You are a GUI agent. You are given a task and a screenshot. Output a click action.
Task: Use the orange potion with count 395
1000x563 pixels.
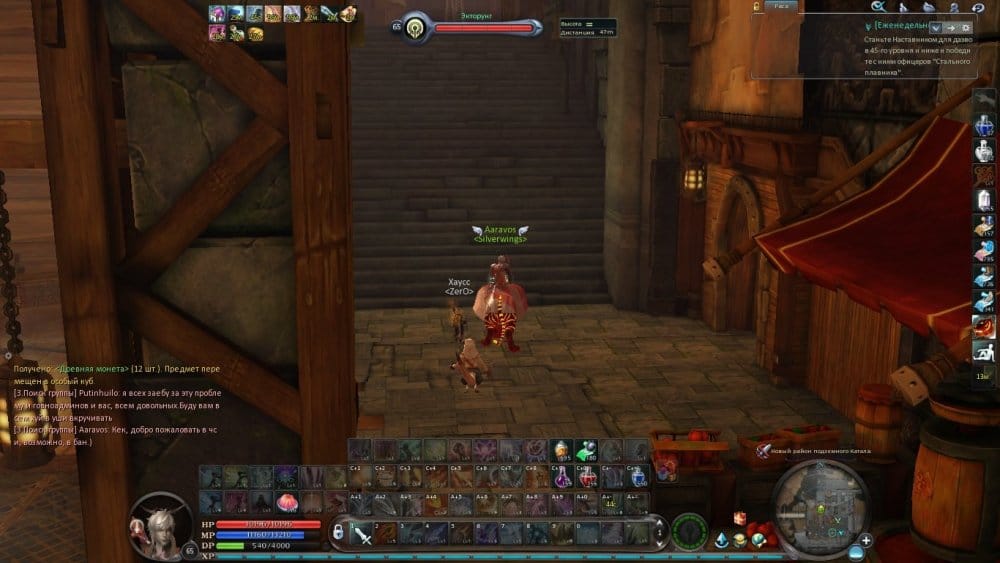(x=562, y=451)
